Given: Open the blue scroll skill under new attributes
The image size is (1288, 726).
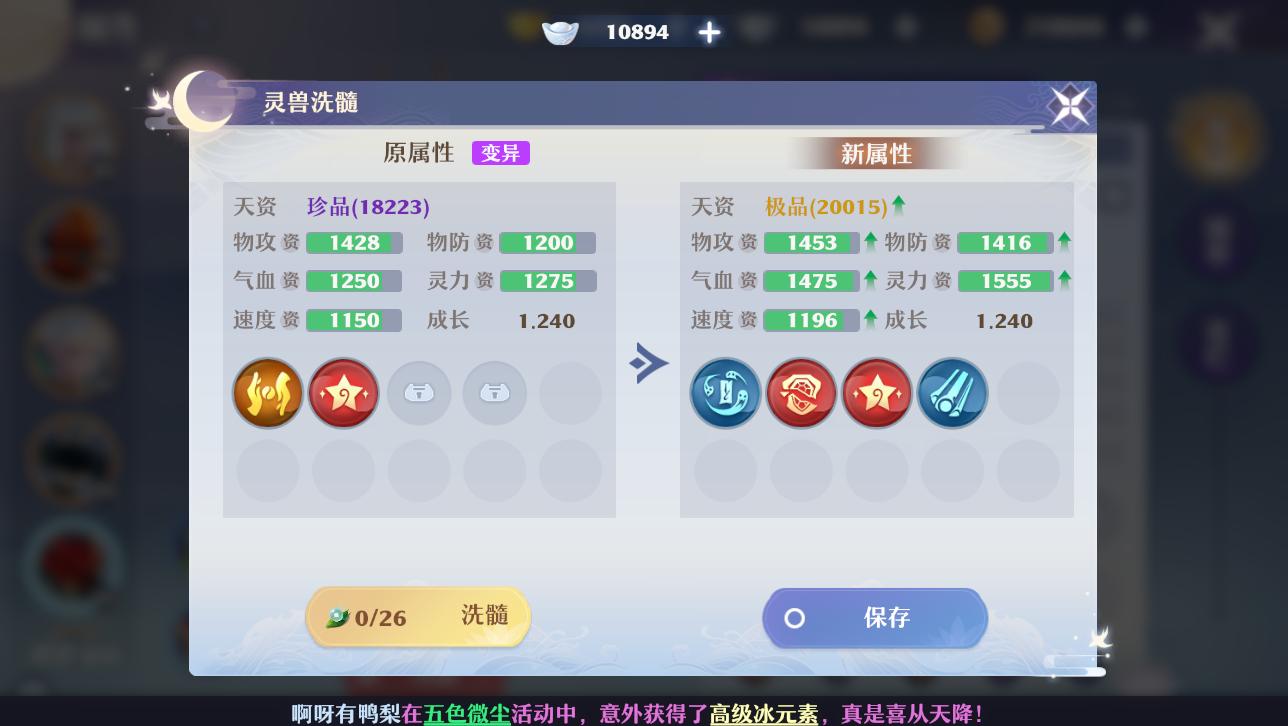Looking at the screenshot, I should [725, 393].
